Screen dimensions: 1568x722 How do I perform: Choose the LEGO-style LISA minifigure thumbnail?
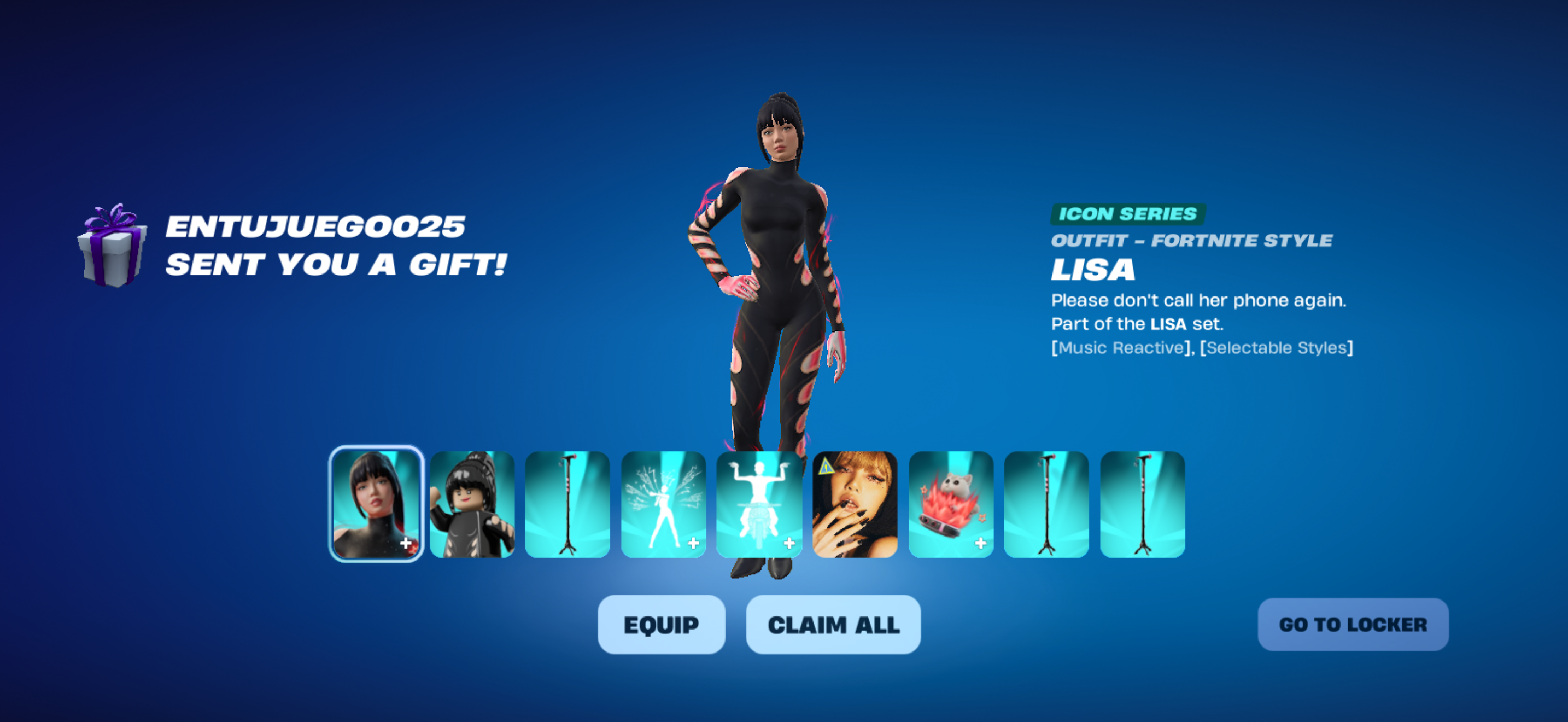472,504
